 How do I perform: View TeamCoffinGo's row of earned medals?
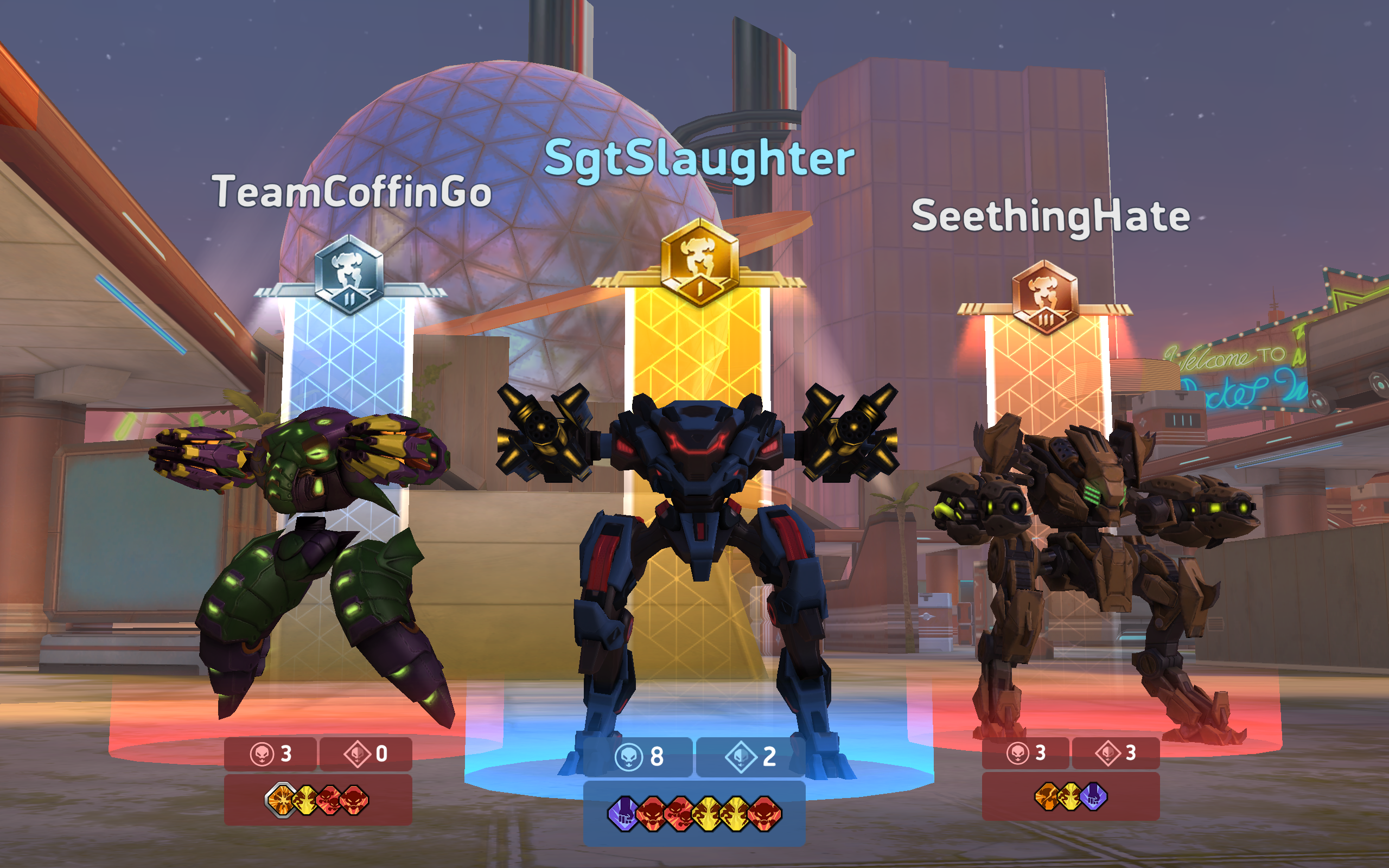coord(317,800)
